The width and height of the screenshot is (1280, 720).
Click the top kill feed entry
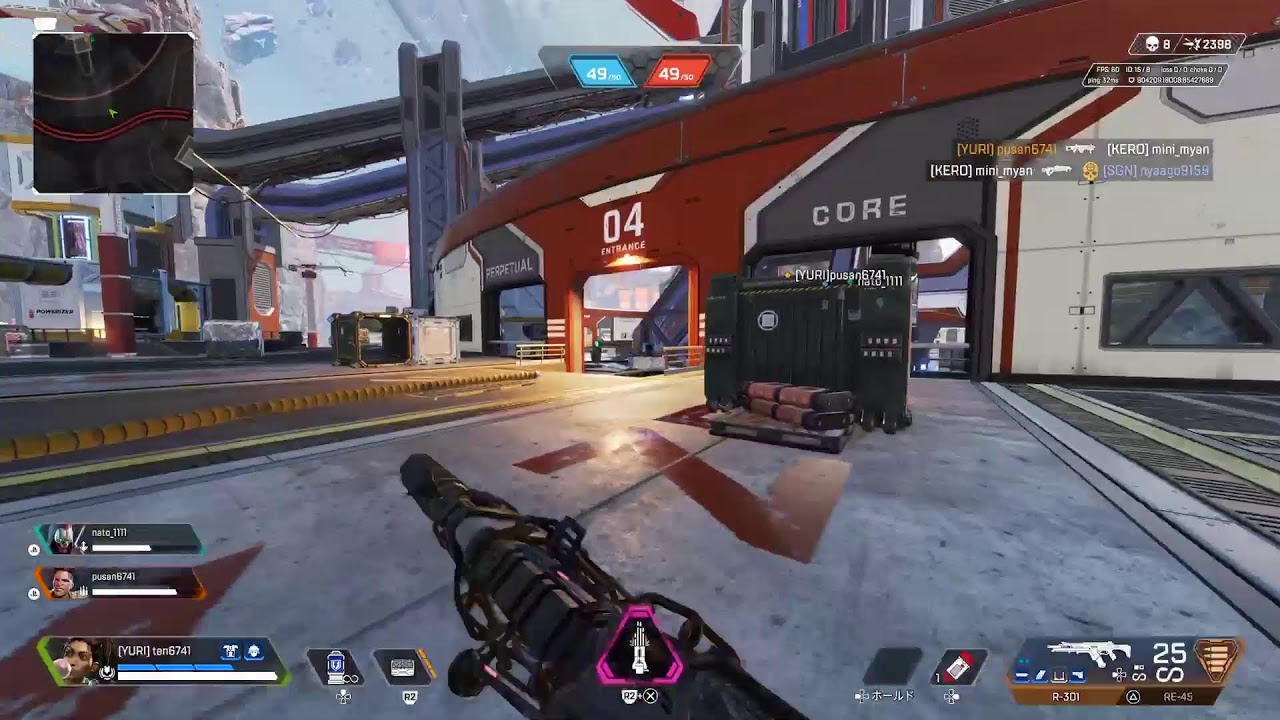click(1082, 149)
